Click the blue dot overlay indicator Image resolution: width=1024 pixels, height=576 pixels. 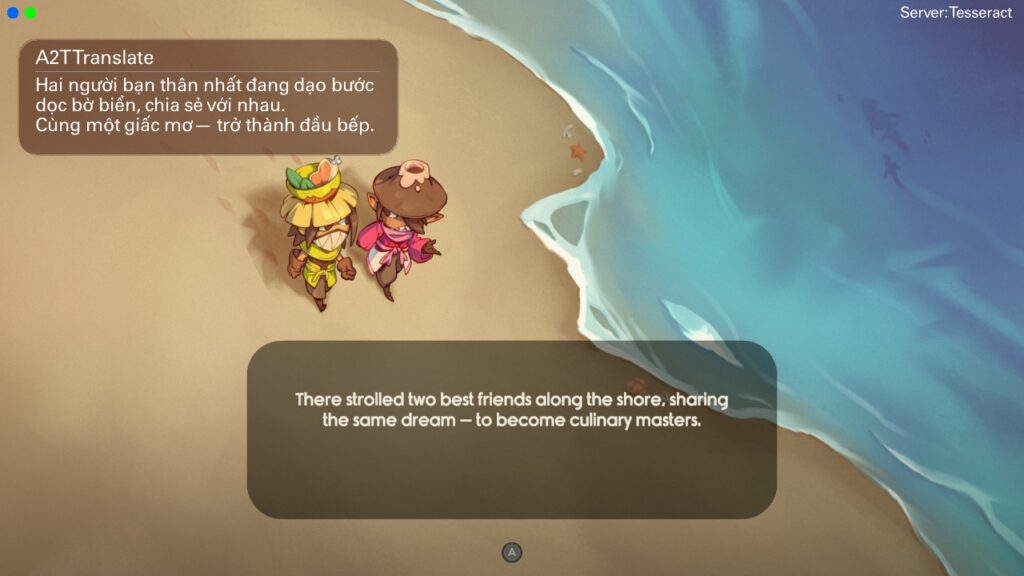click(13, 13)
